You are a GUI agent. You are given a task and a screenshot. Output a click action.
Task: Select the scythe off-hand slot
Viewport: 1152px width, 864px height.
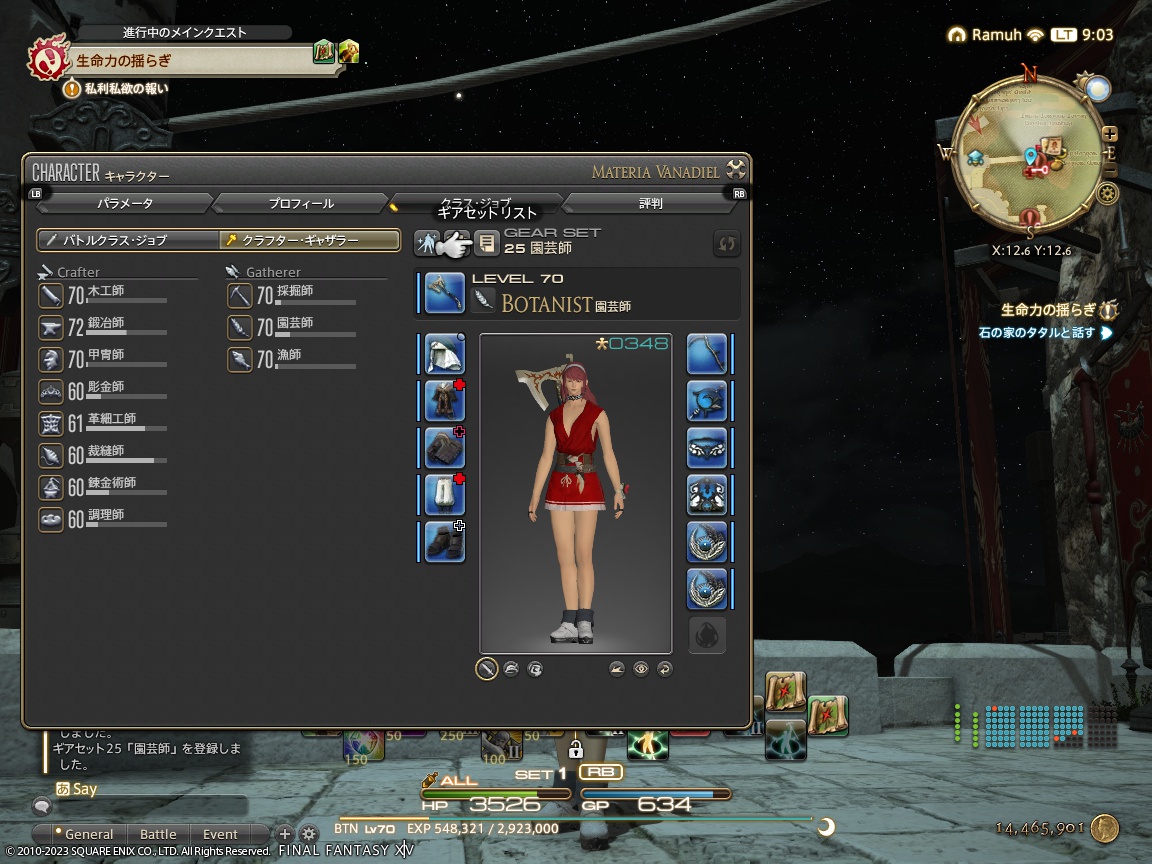click(706, 354)
